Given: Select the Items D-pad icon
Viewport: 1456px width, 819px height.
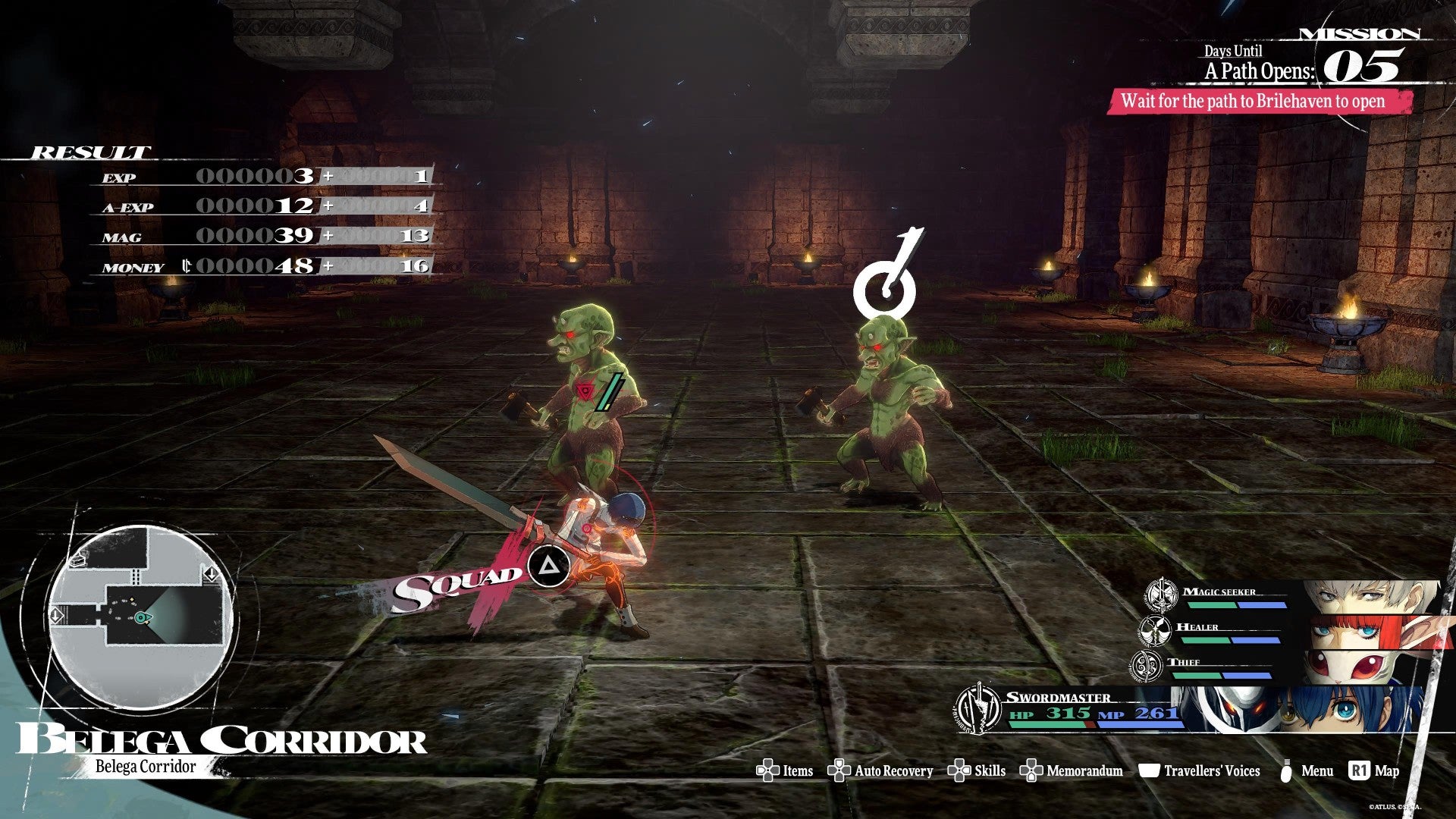Looking at the screenshot, I should [767, 771].
